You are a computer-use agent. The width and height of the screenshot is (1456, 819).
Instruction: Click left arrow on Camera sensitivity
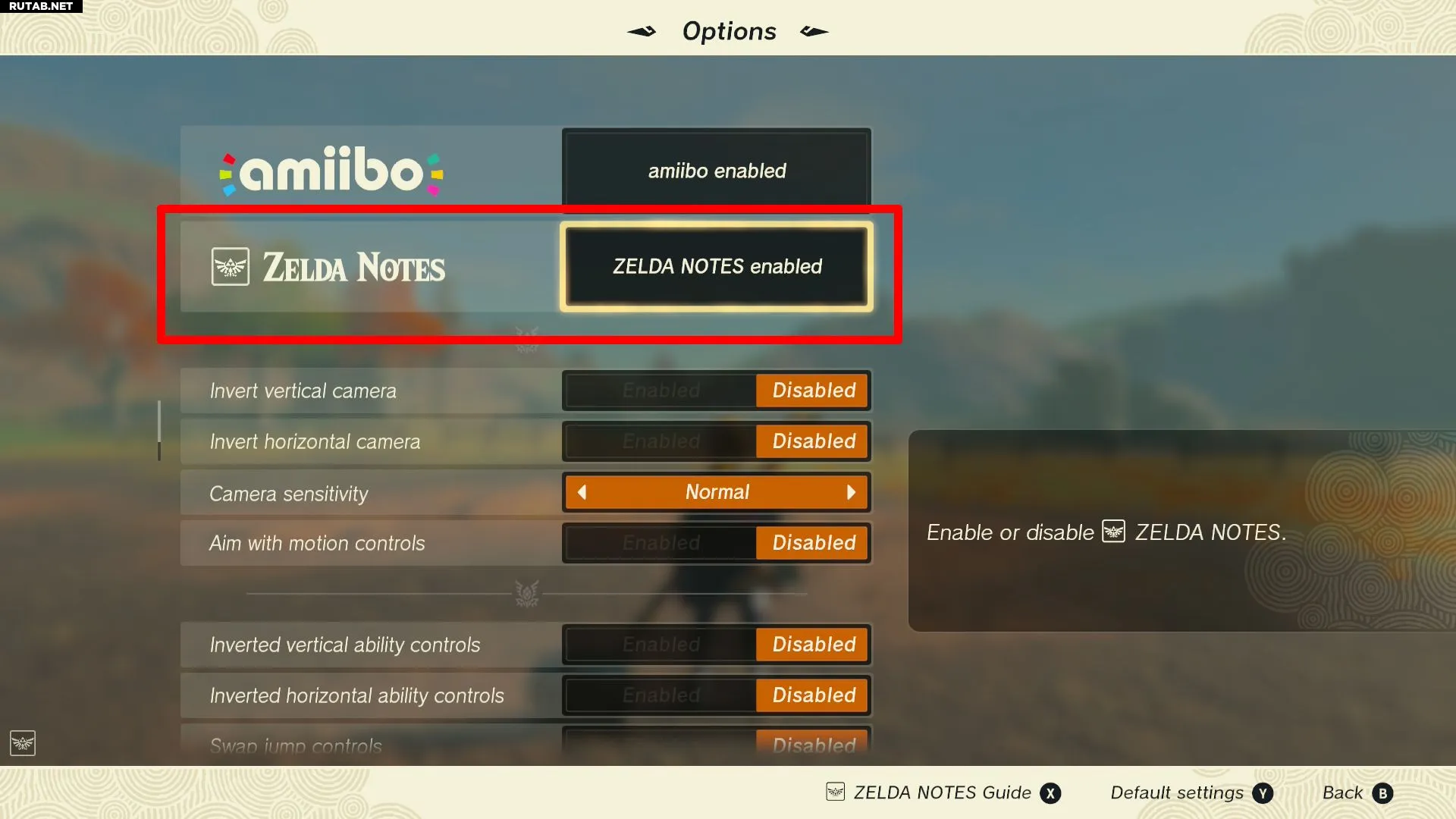(x=582, y=492)
